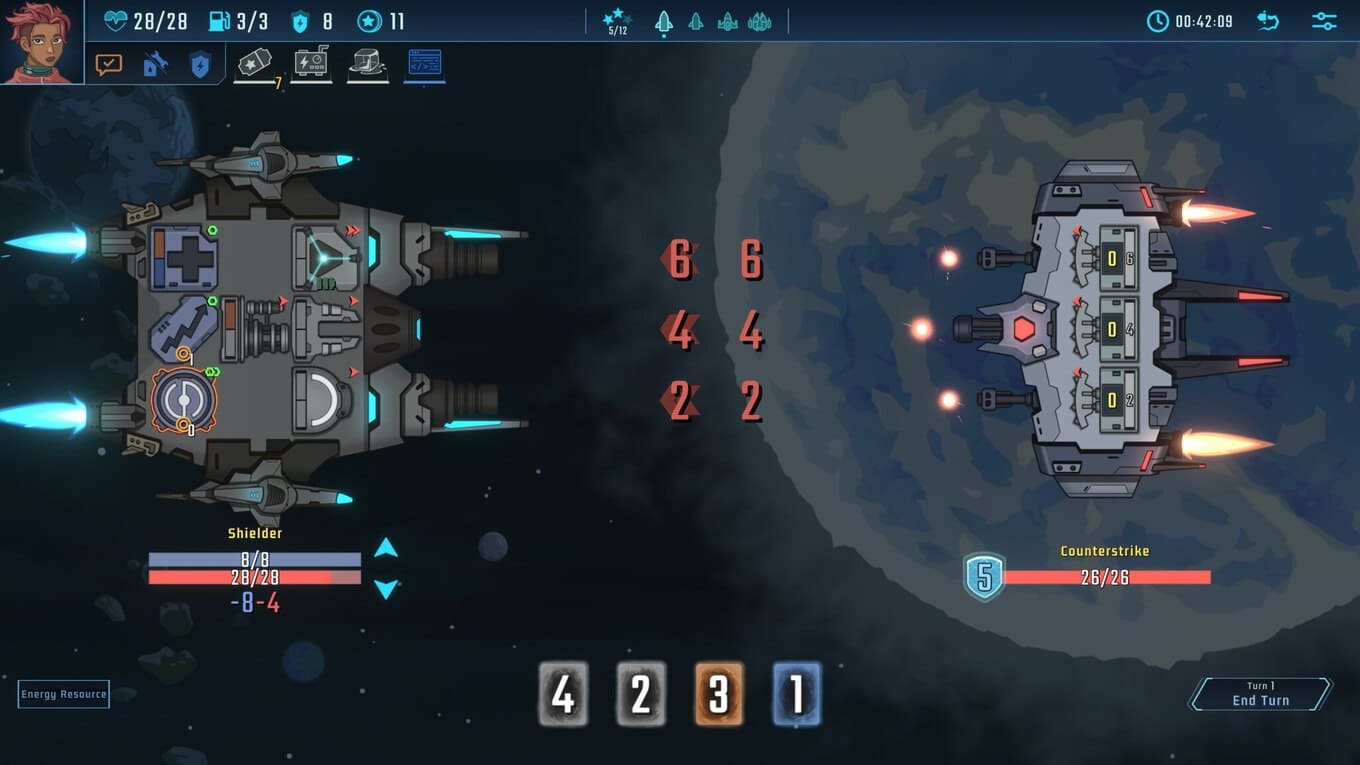The image size is (1360, 765).
Task: Select the star ticket item
Action: pos(254,64)
